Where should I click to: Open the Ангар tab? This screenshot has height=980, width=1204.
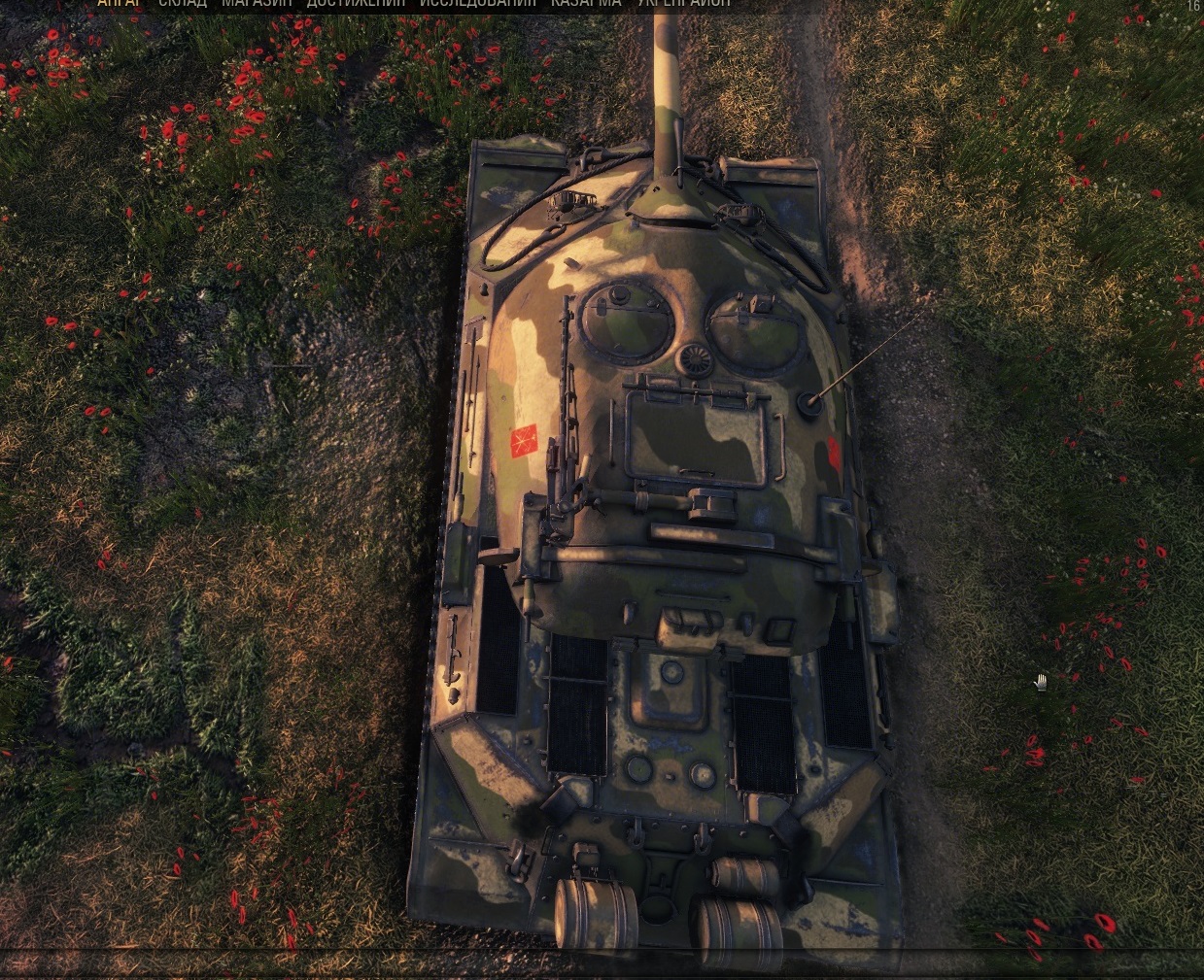119,4
